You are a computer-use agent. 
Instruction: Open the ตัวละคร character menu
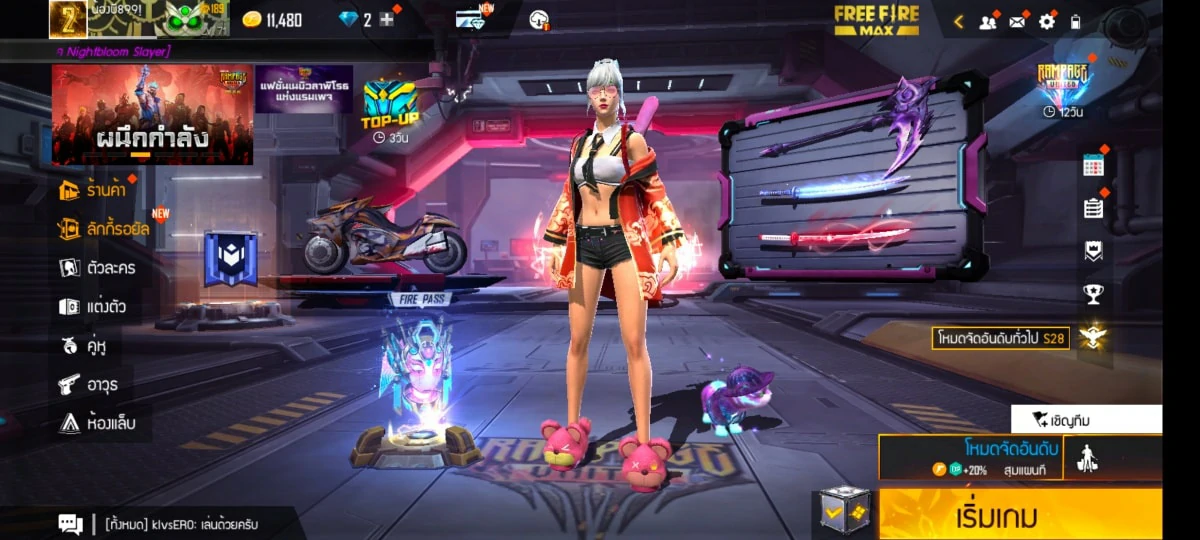[x=98, y=268]
